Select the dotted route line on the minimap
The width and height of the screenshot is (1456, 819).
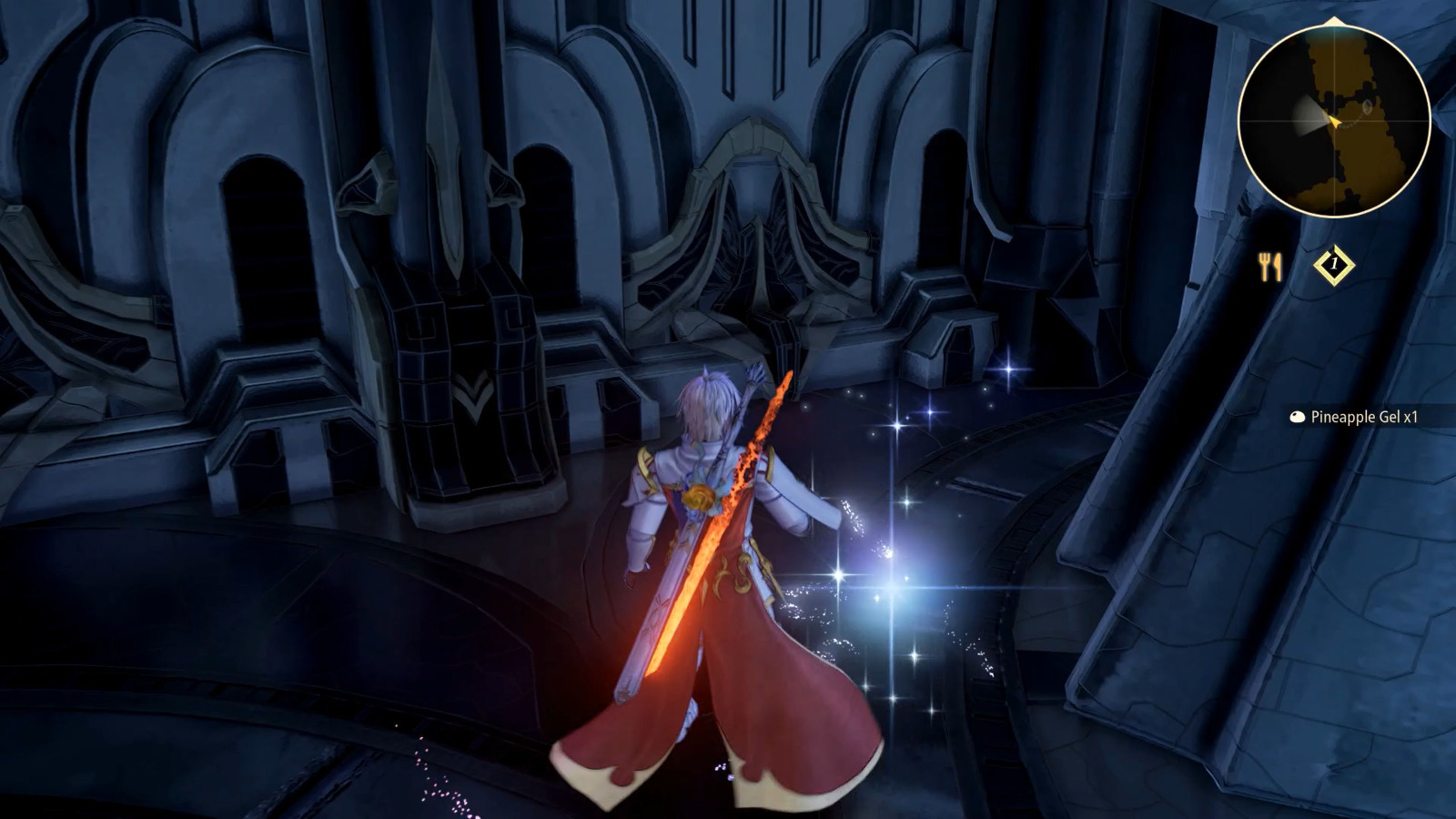coord(1350,126)
